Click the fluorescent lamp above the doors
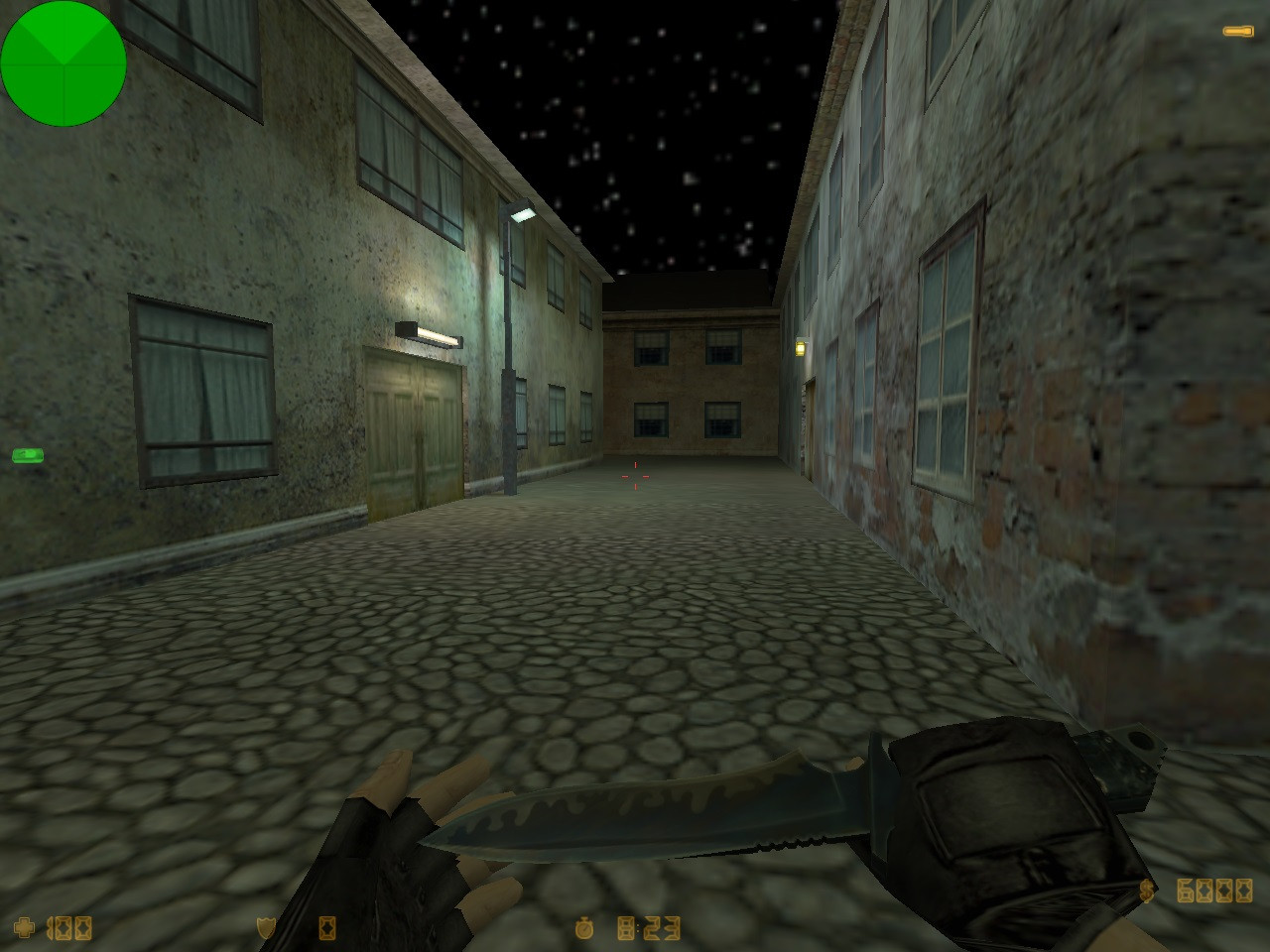The height and width of the screenshot is (952, 1270). (x=429, y=335)
